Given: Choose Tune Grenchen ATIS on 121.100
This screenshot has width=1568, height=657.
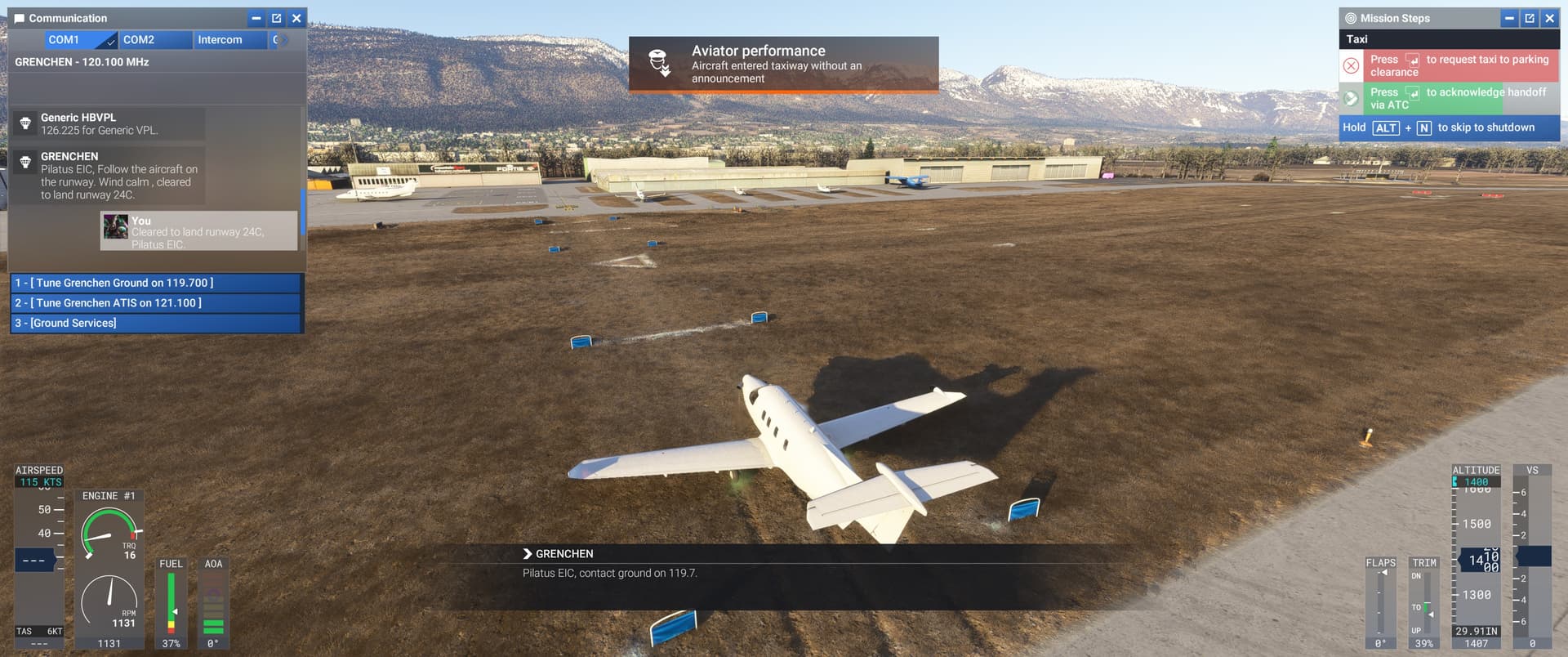Looking at the screenshot, I should click(x=155, y=303).
